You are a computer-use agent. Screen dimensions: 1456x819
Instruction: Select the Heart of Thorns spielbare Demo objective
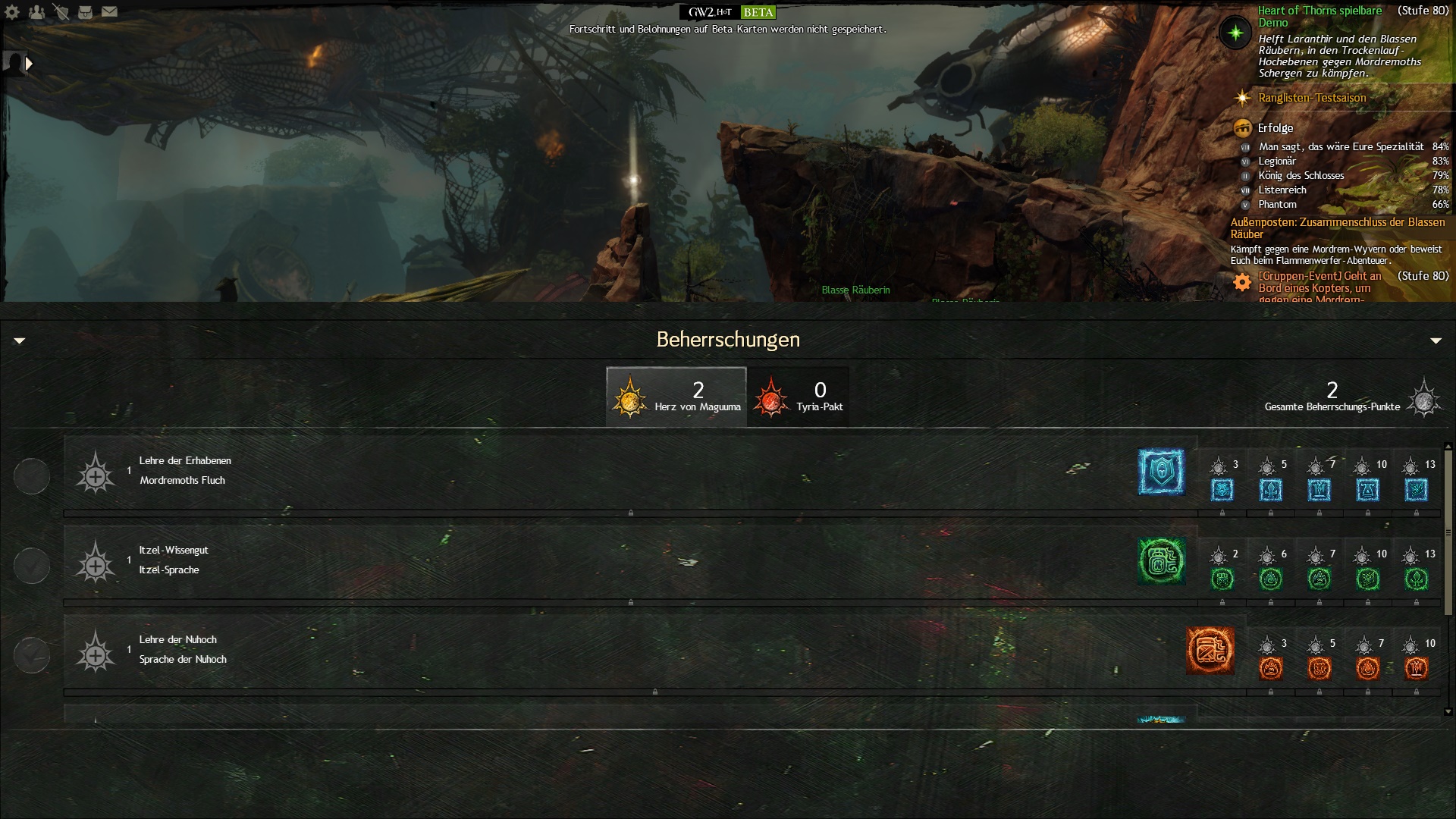tap(1319, 16)
